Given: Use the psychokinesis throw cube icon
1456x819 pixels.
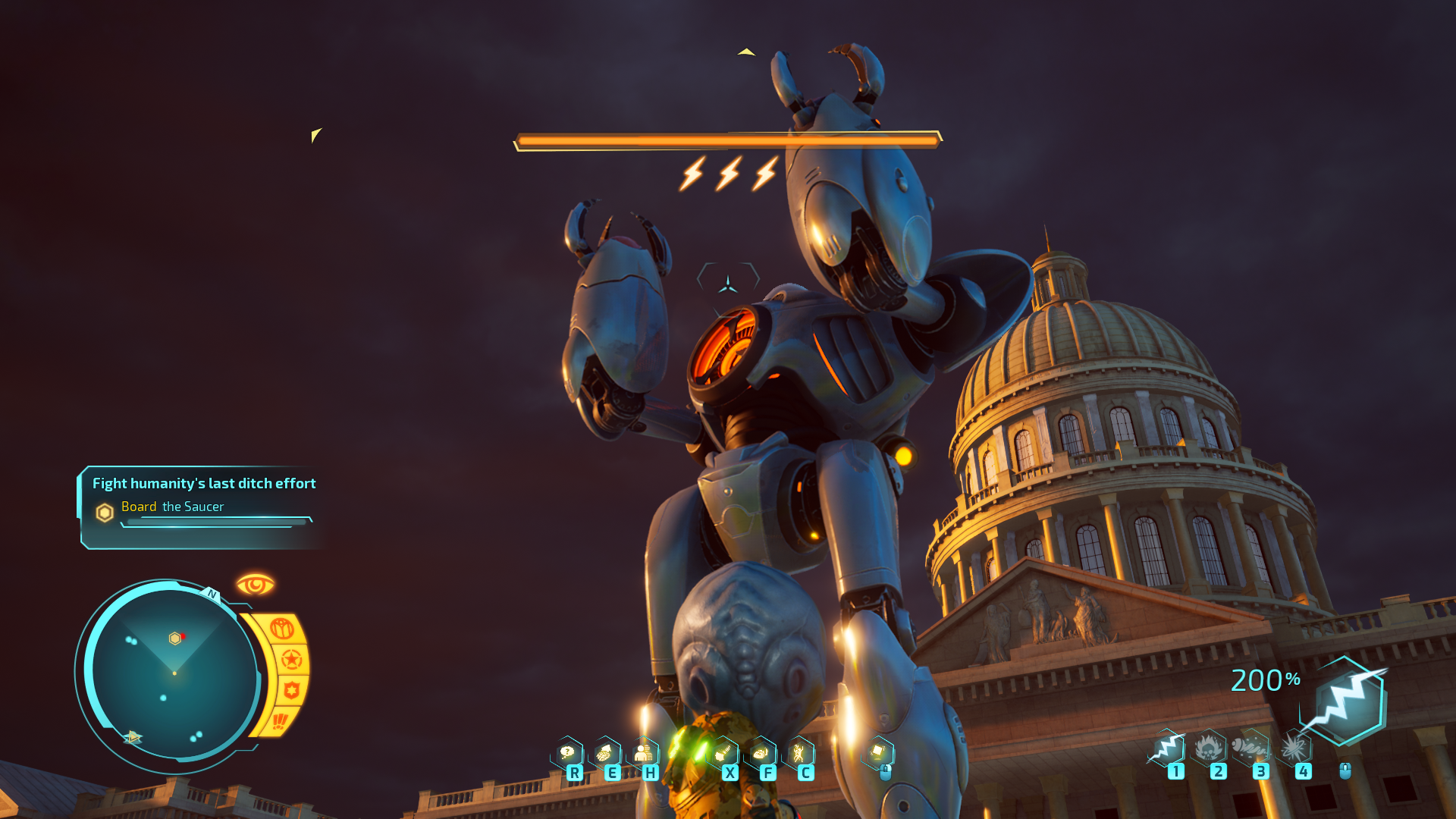Looking at the screenshot, I should click(x=878, y=752).
